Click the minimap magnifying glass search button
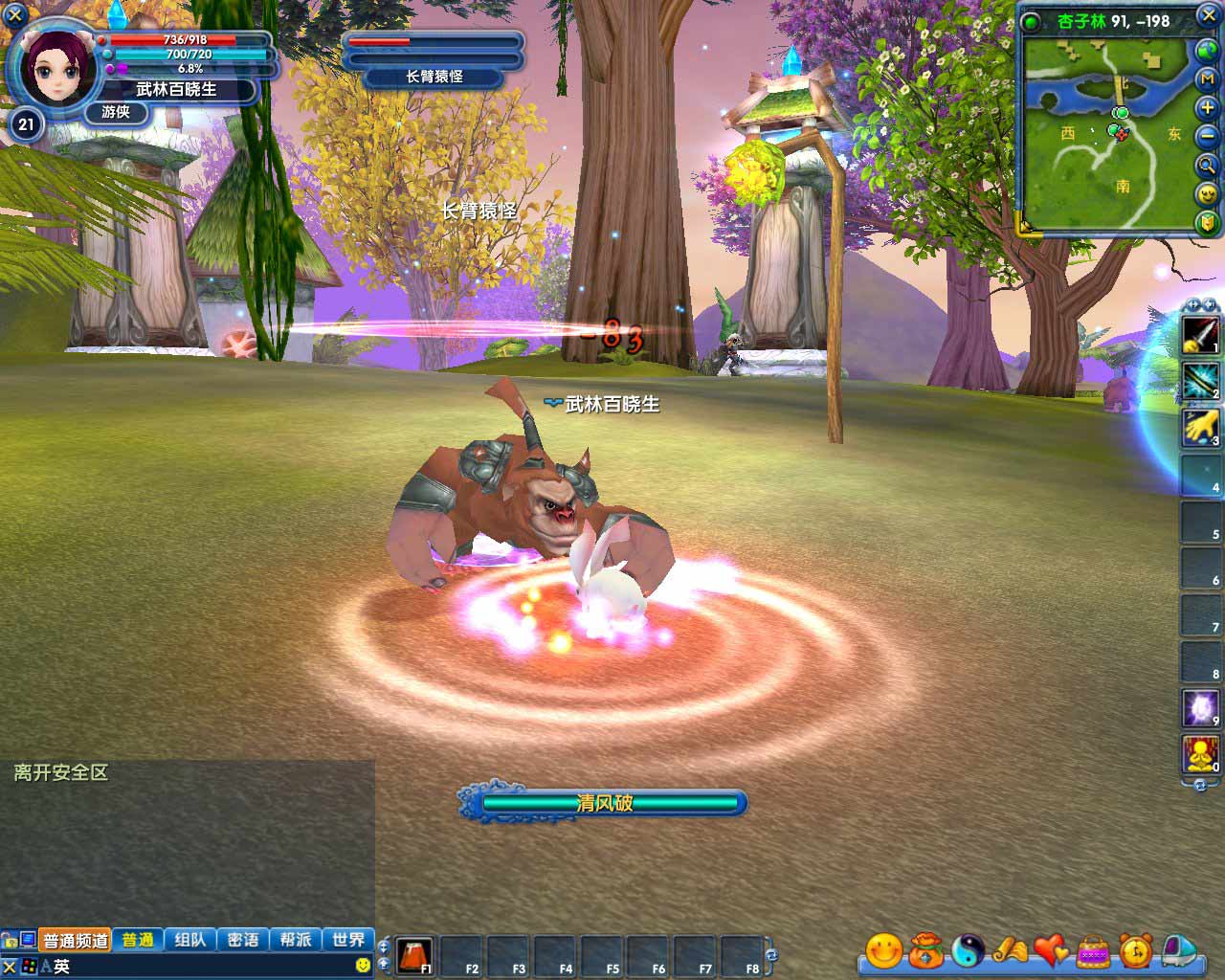This screenshot has height=980, width=1225. pos(1207,166)
